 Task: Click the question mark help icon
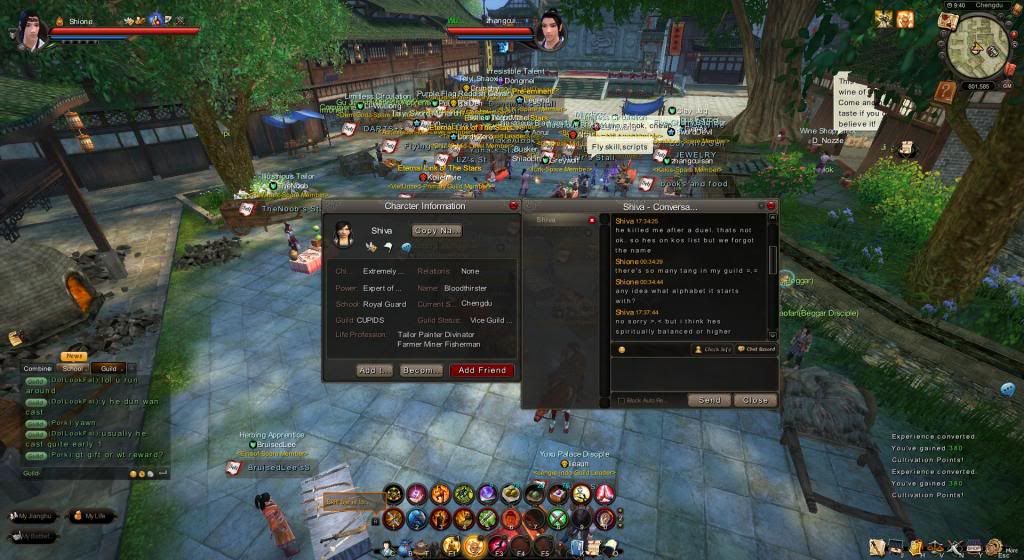pos(944,92)
